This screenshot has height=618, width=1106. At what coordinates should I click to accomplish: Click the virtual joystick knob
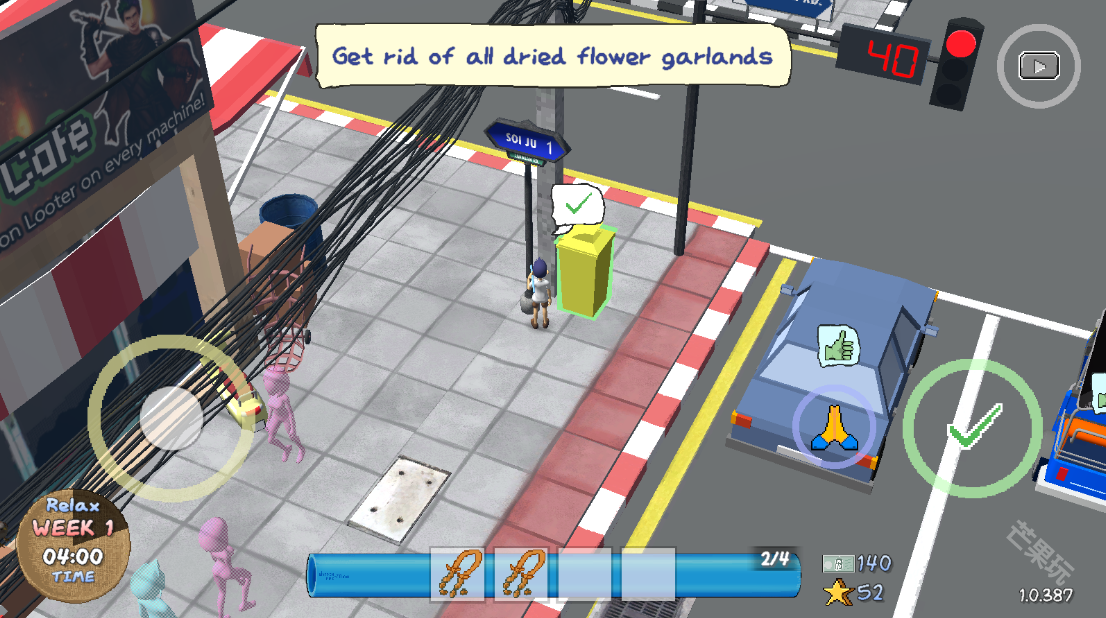pyautogui.click(x=172, y=418)
